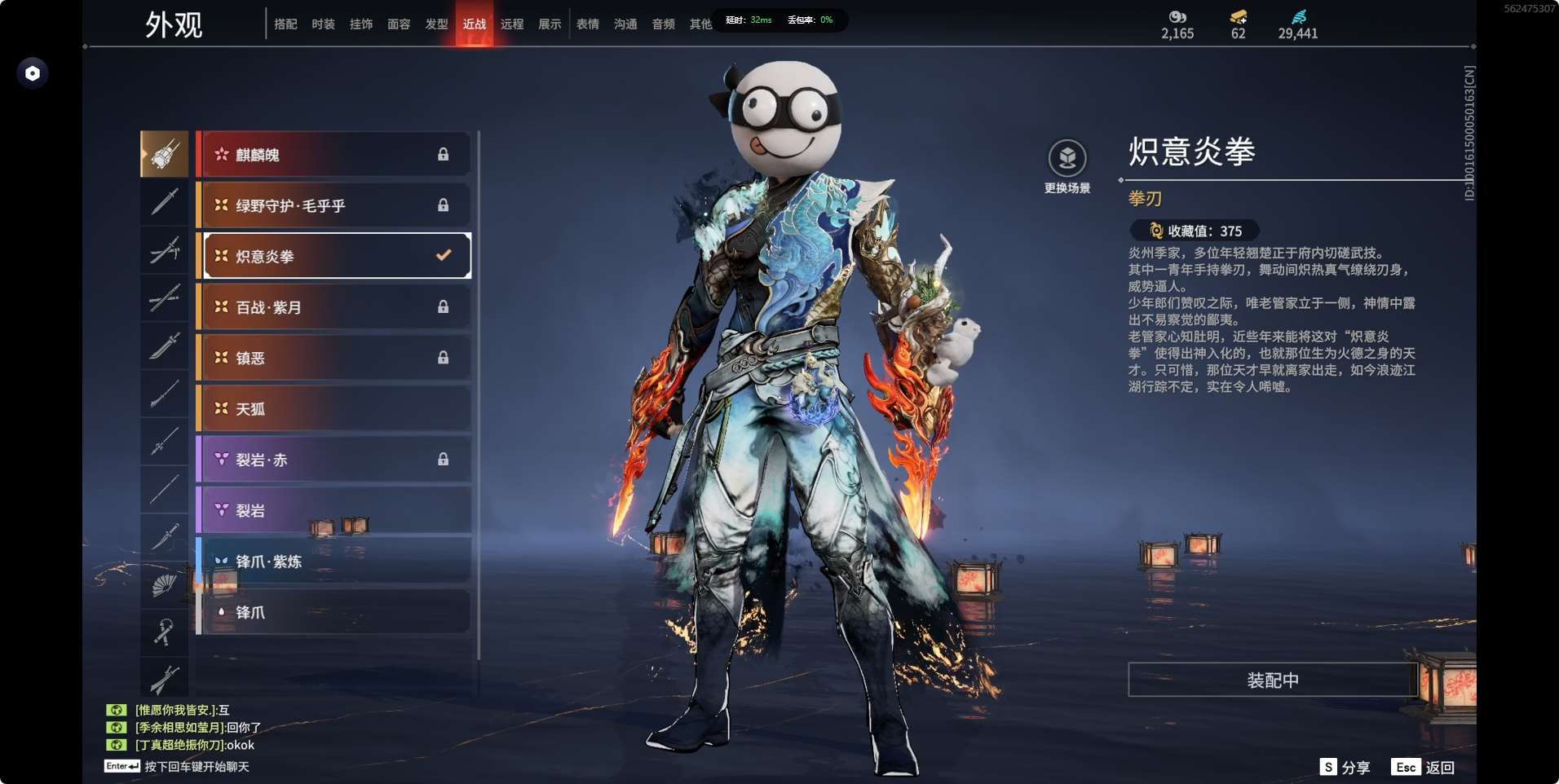
Task: Click the 更换场景 scene change icon
Action: (1067, 159)
